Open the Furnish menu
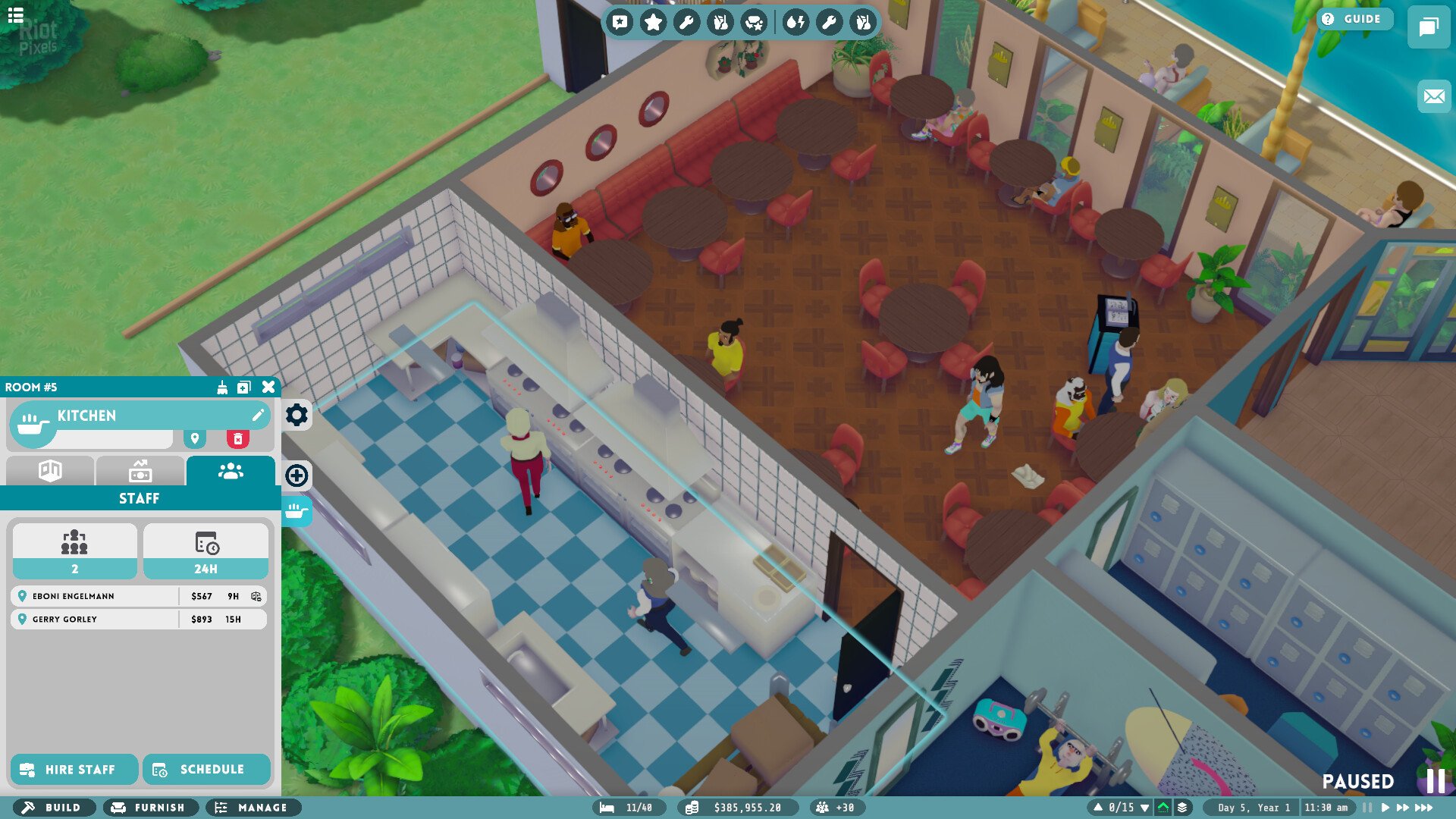1456x819 pixels. pos(149,808)
